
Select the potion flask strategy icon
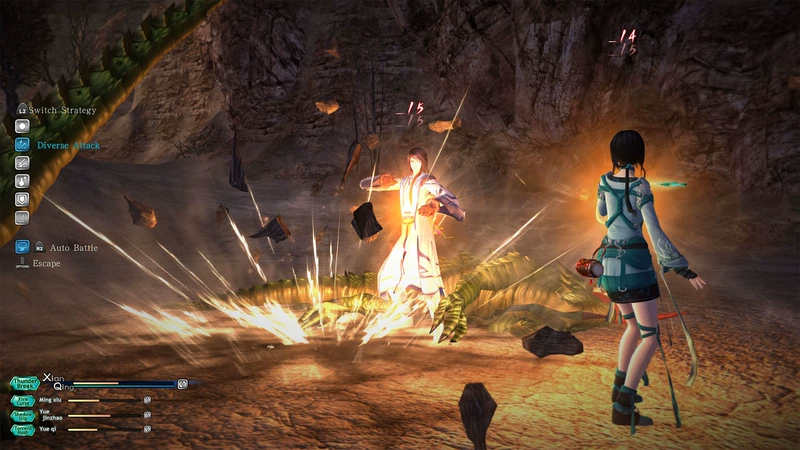[22, 181]
